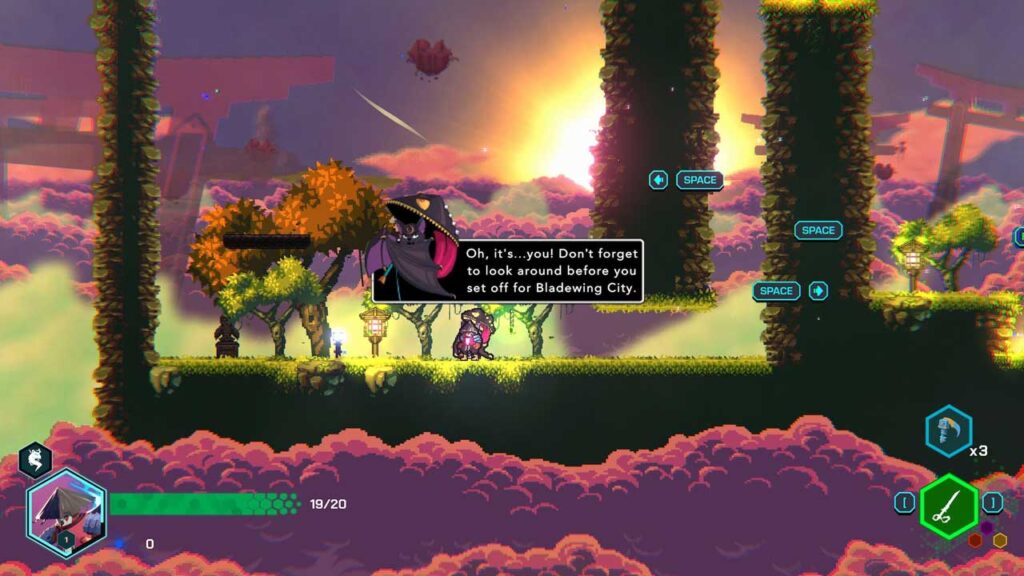Select the white dragon spirit hexagon icon
Image resolution: width=1024 pixels, height=576 pixels.
(35, 460)
